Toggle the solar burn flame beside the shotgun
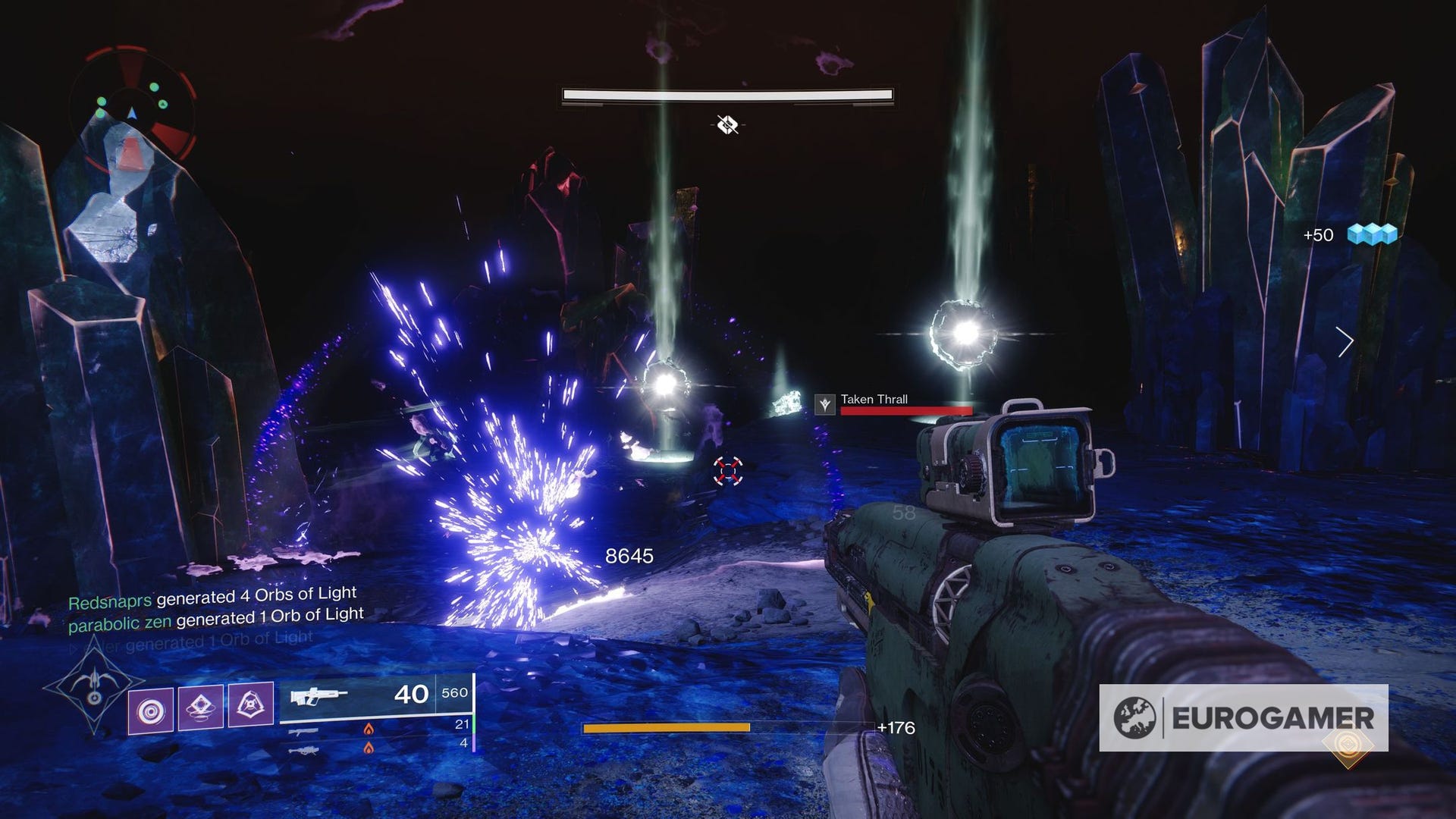The image size is (1456, 819). coord(369,730)
